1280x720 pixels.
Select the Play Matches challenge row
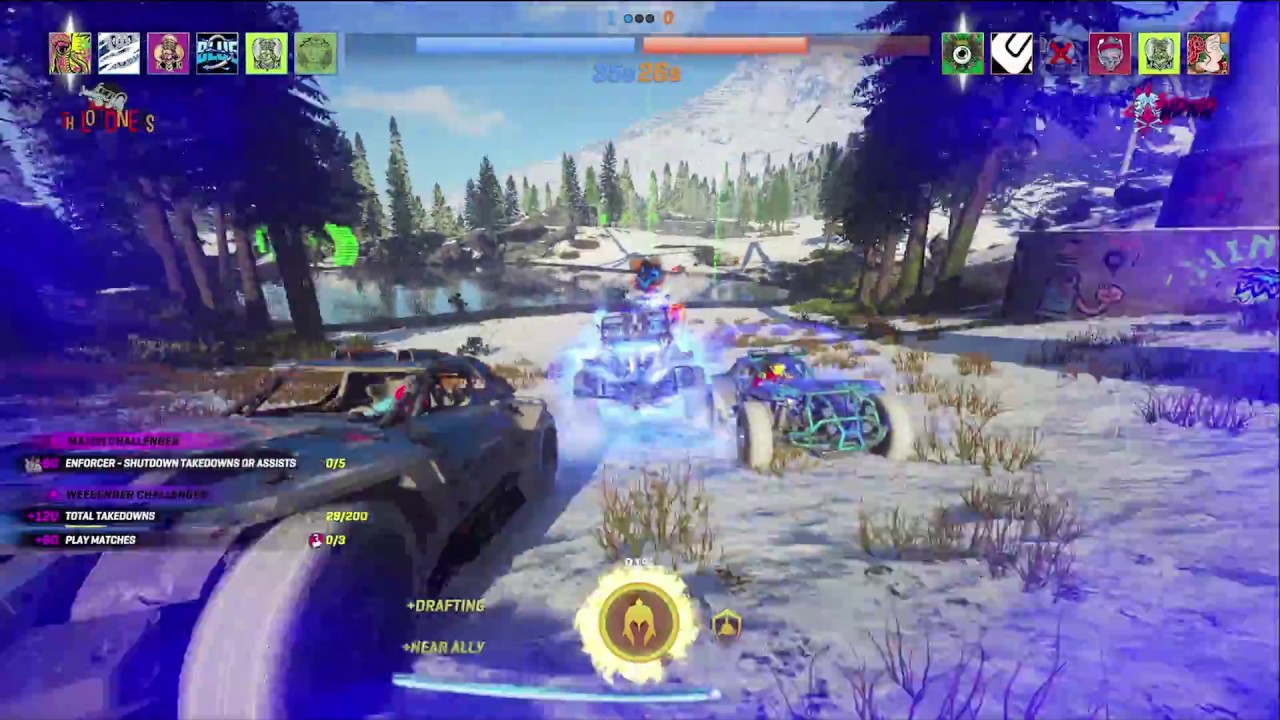click(100, 540)
